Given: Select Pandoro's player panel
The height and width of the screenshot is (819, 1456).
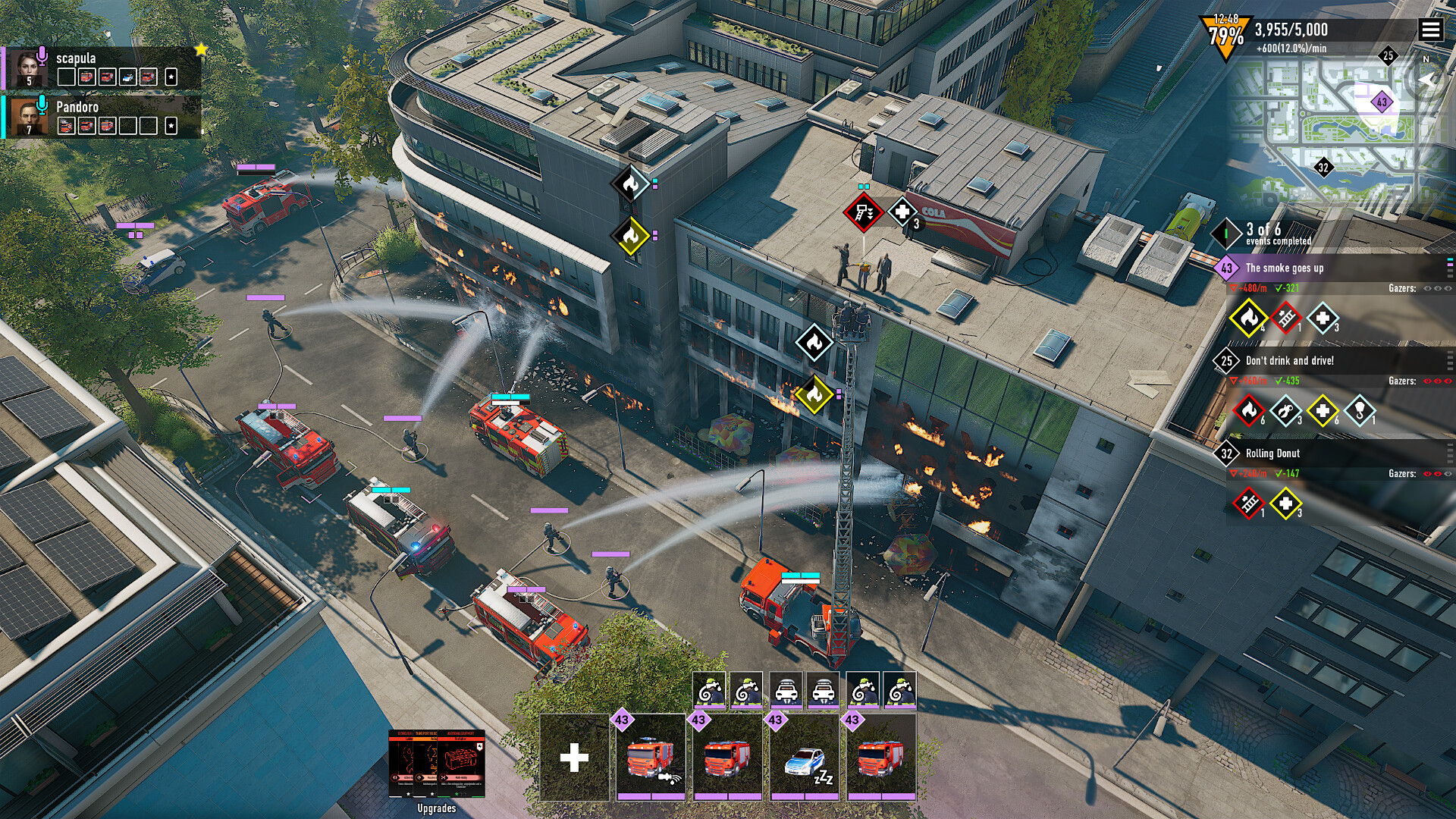Looking at the screenshot, I should click(x=102, y=116).
